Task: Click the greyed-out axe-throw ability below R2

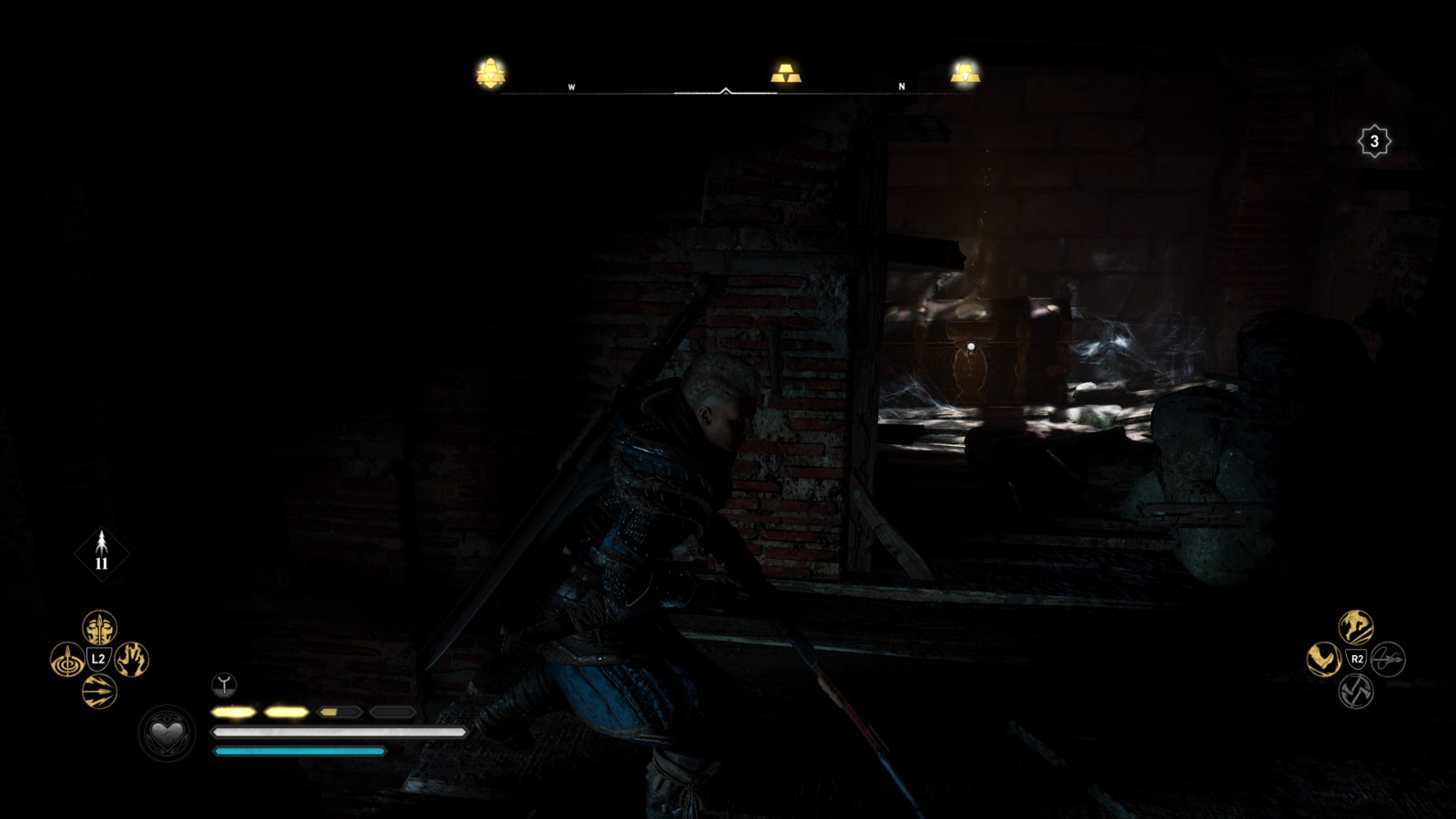Action: pyautogui.click(x=1355, y=692)
